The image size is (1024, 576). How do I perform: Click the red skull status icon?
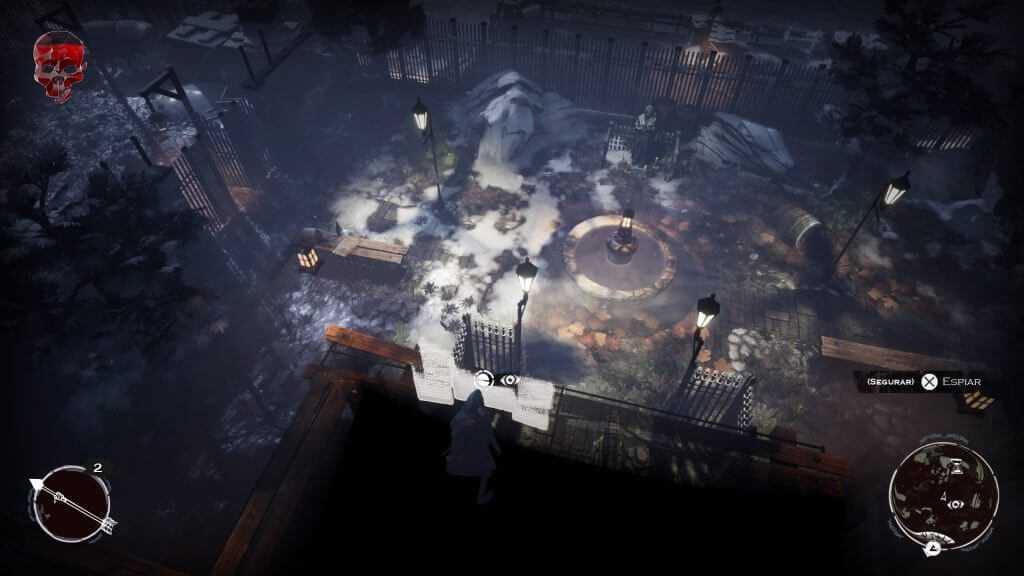(59, 64)
